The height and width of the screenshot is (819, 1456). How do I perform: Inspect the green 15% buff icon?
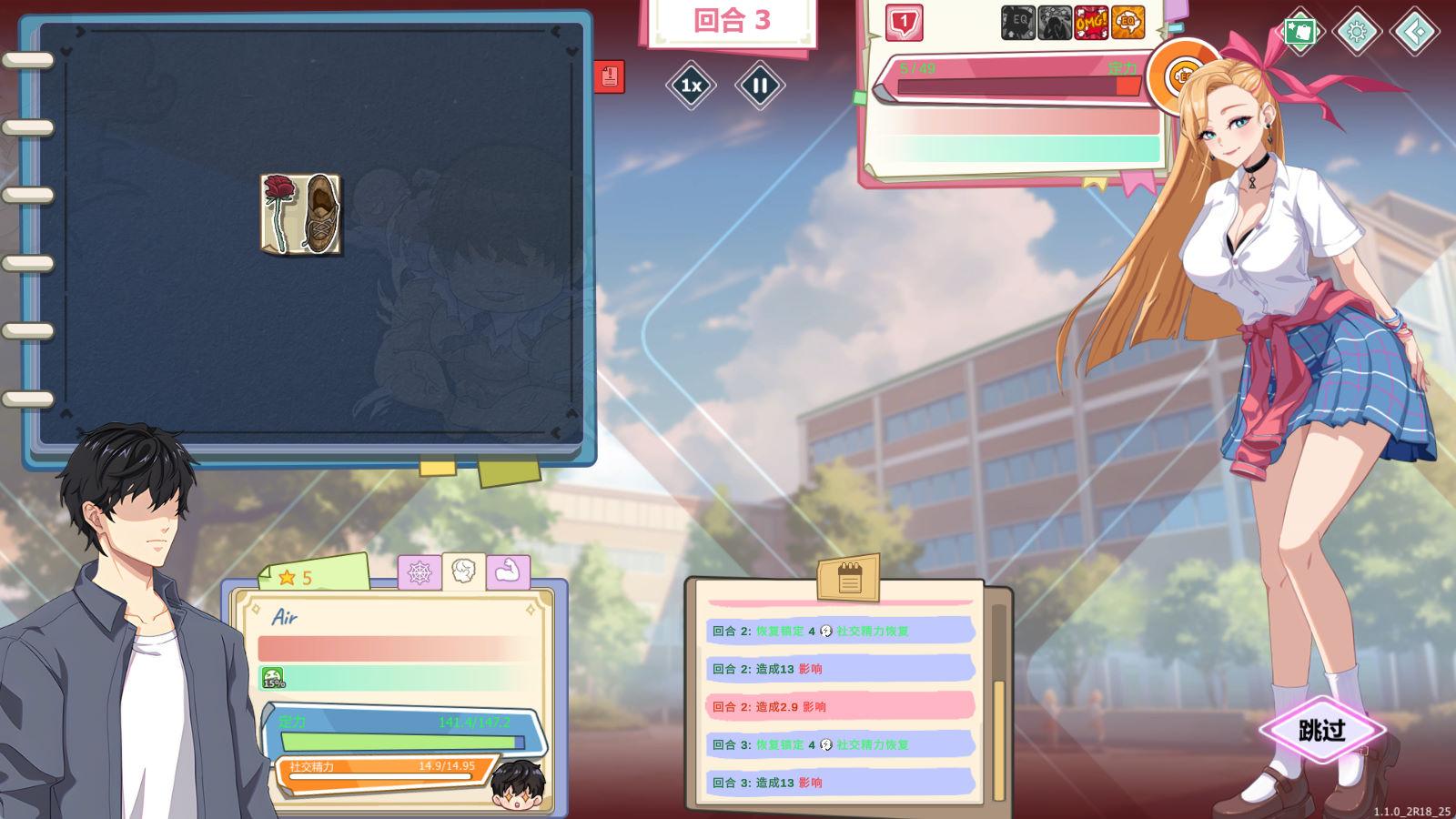(273, 678)
